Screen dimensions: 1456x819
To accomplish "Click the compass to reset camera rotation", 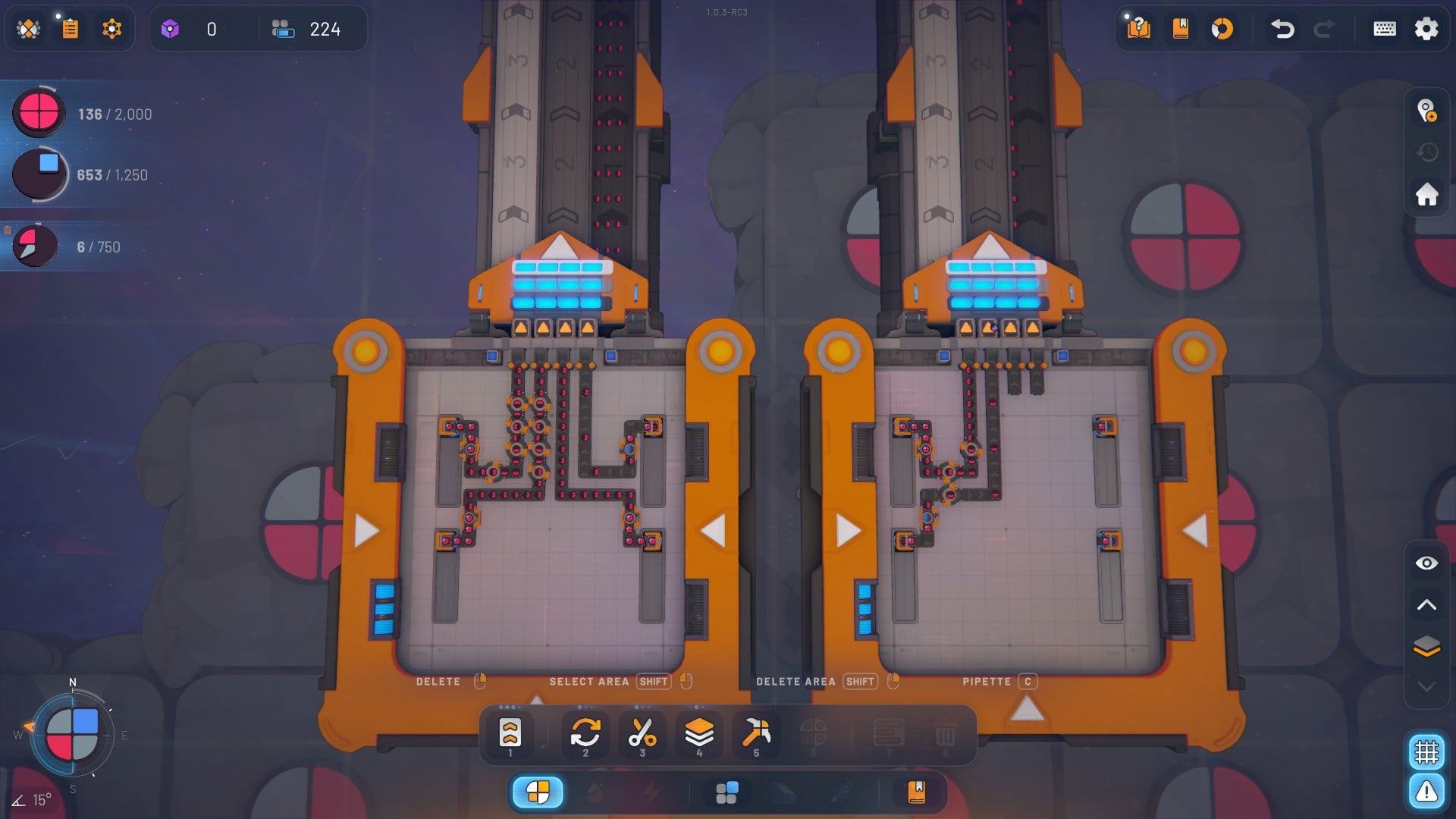I will [72, 735].
